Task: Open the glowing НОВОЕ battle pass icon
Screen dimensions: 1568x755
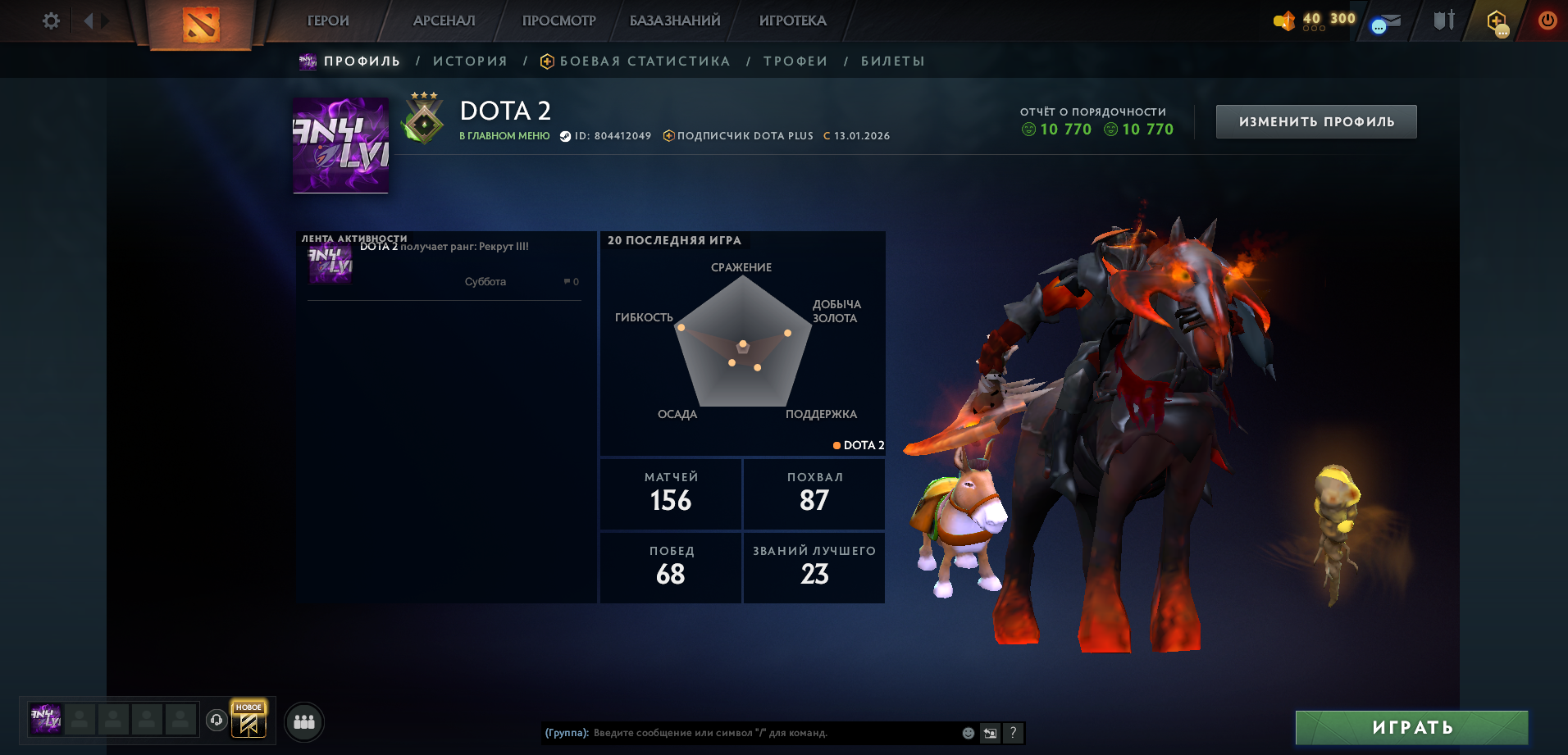Action: pyautogui.click(x=248, y=721)
